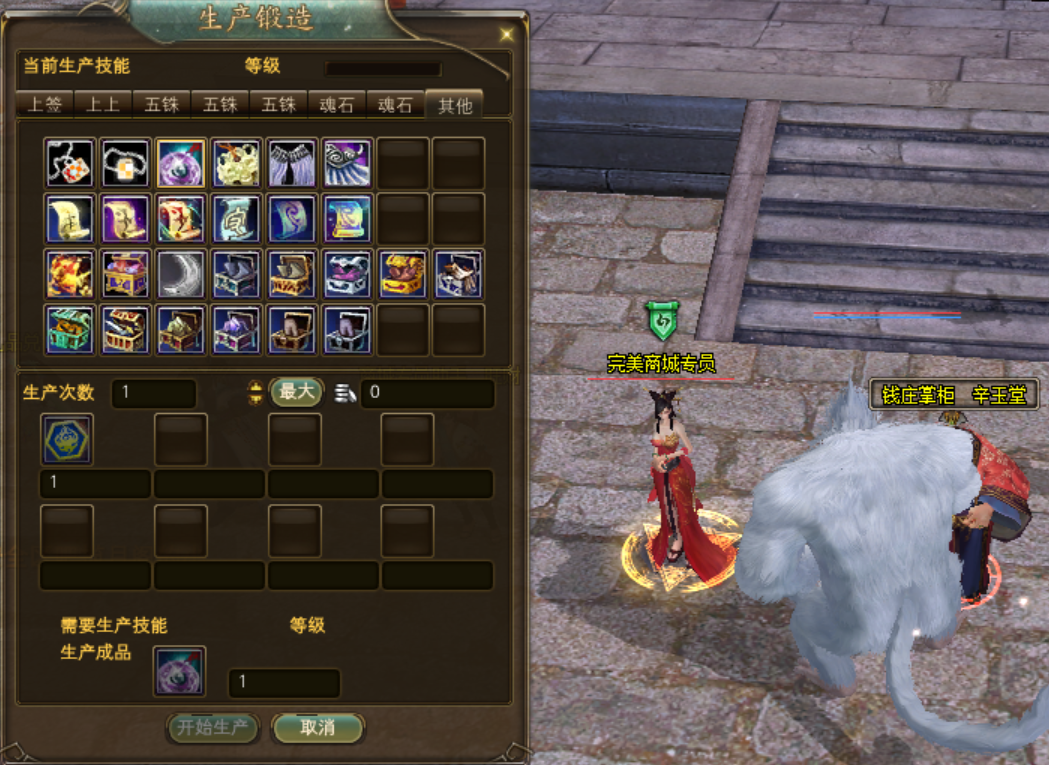Choose the yellow cloud recipe icon
1049x765 pixels.
(237, 163)
